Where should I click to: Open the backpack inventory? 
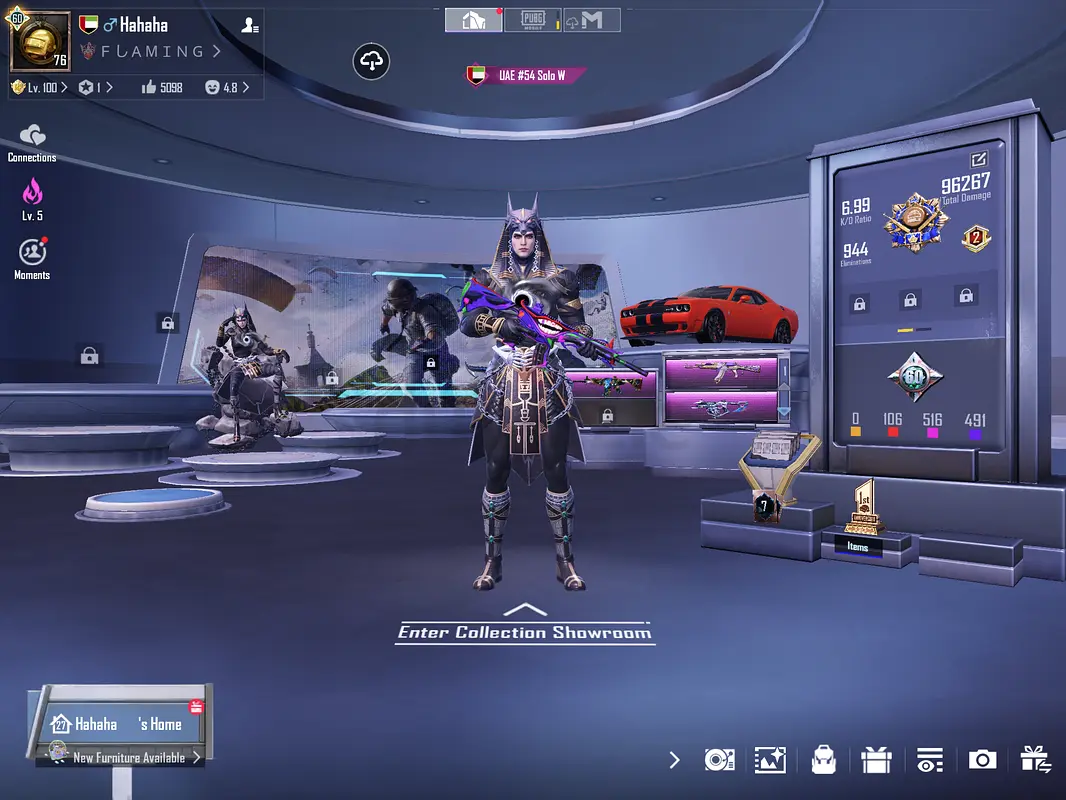click(x=823, y=760)
